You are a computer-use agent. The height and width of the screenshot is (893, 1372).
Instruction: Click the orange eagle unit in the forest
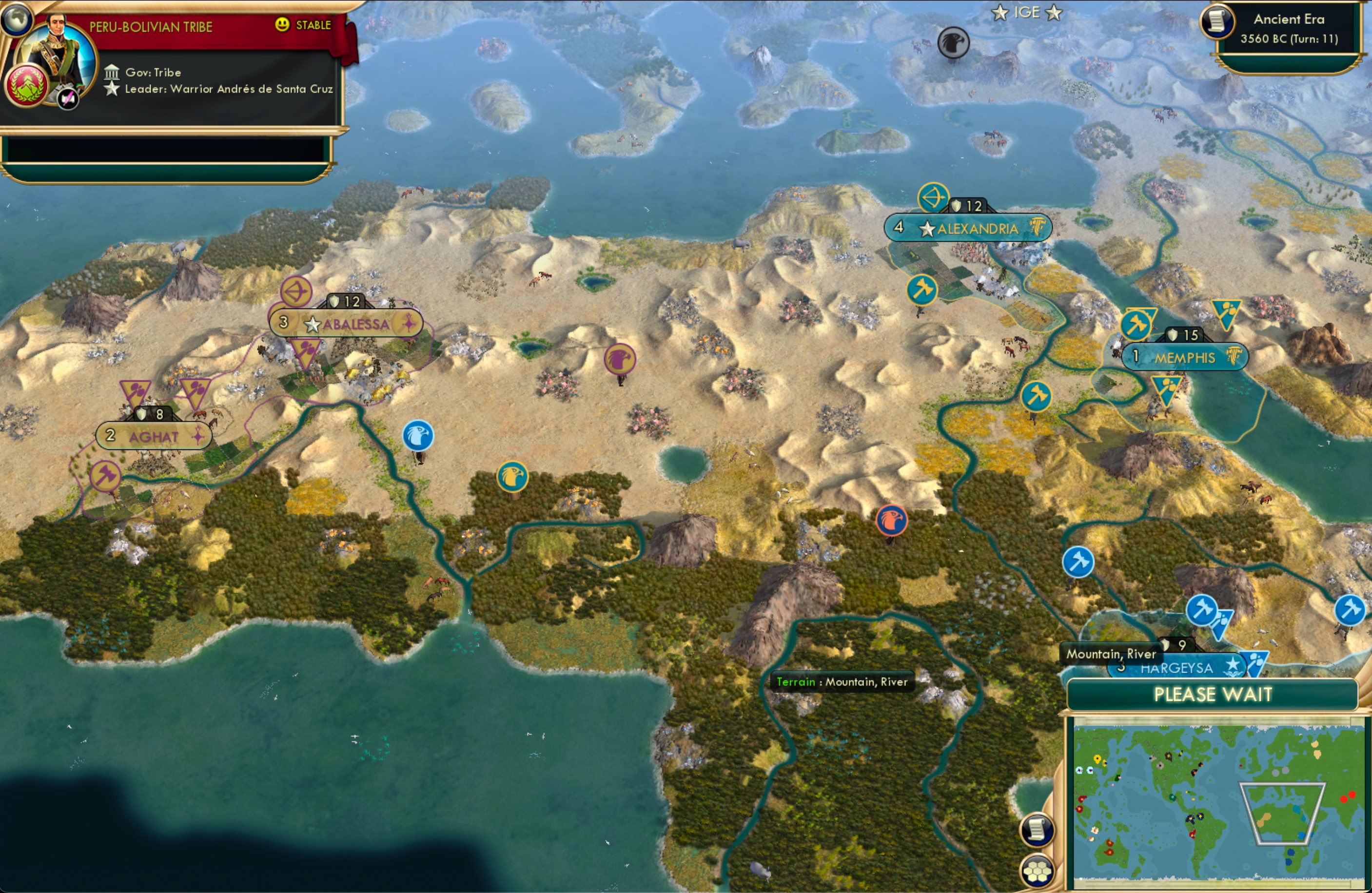click(892, 520)
